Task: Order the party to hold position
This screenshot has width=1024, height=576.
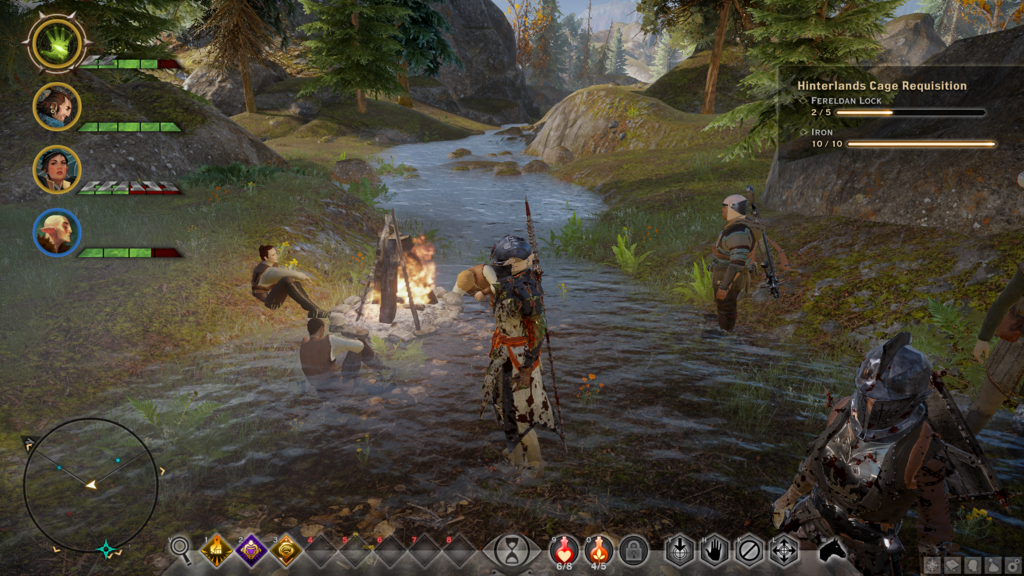Action: [x=714, y=549]
